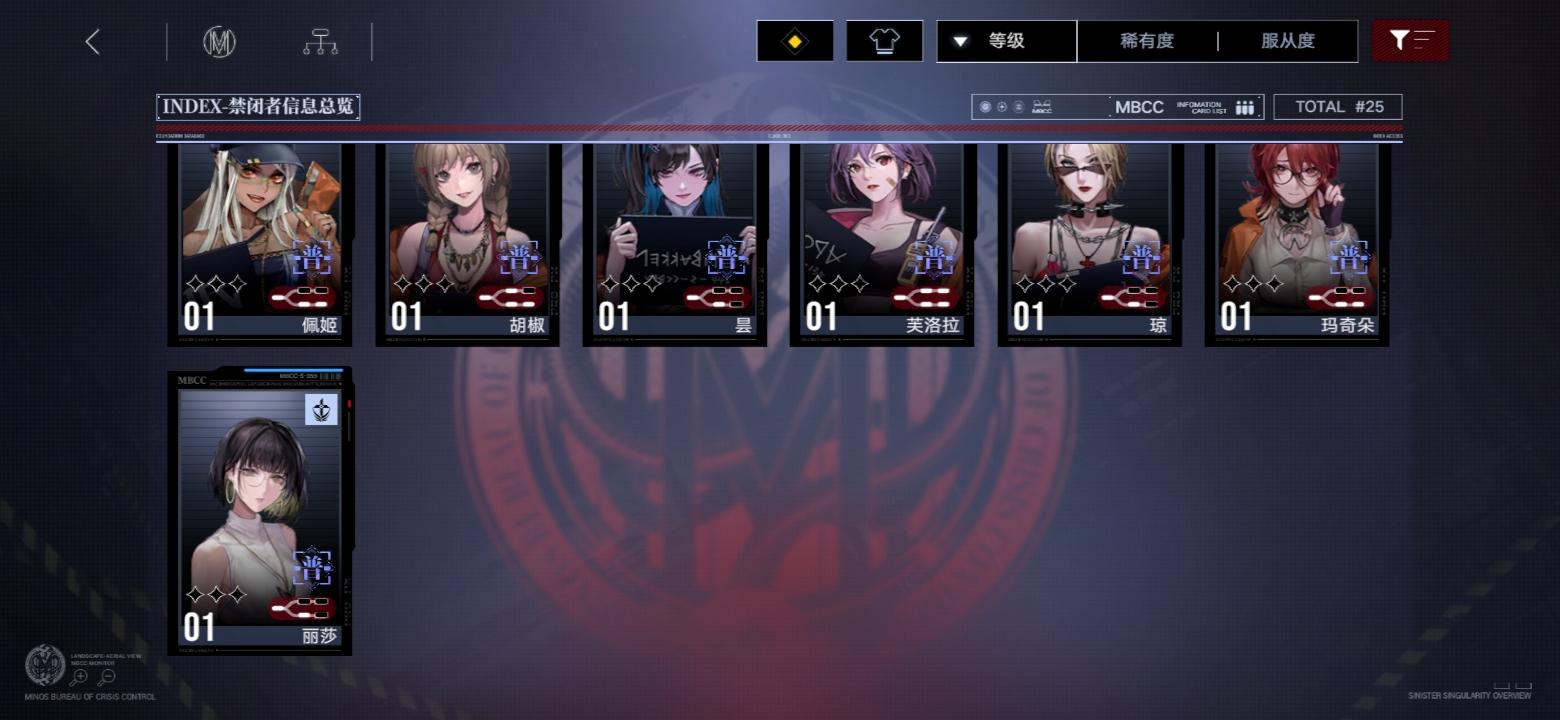Open the tree structure icon beside the logo
This screenshot has height=720, width=1560.
[x=319, y=41]
